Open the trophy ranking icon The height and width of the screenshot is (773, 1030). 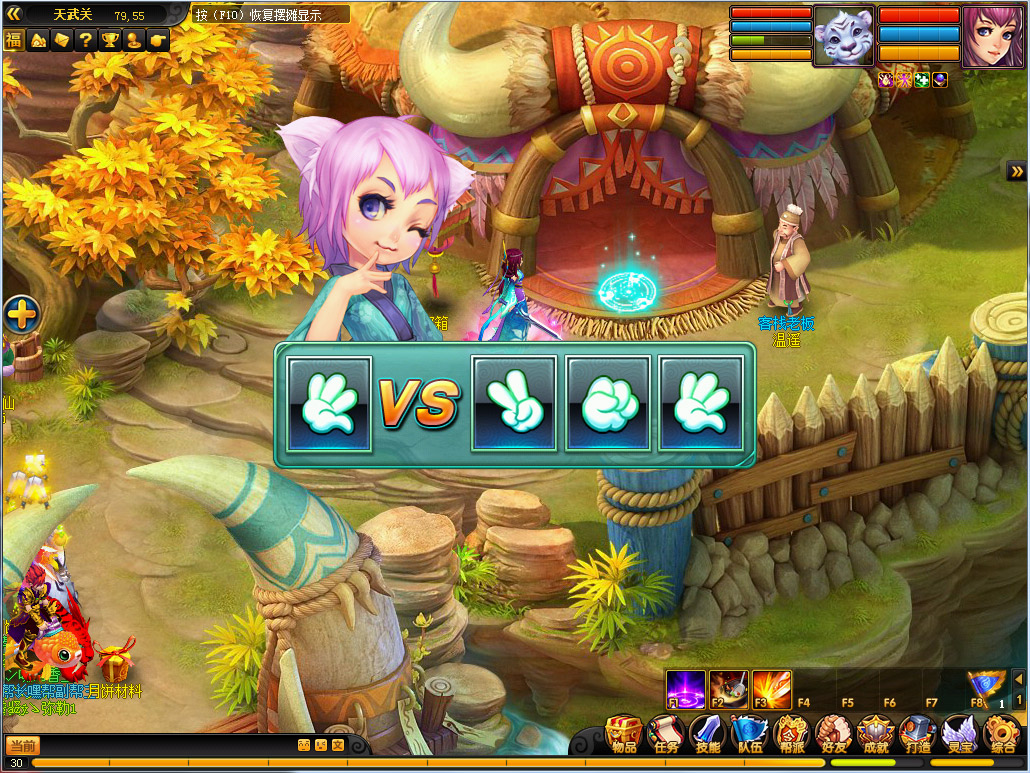[110, 40]
